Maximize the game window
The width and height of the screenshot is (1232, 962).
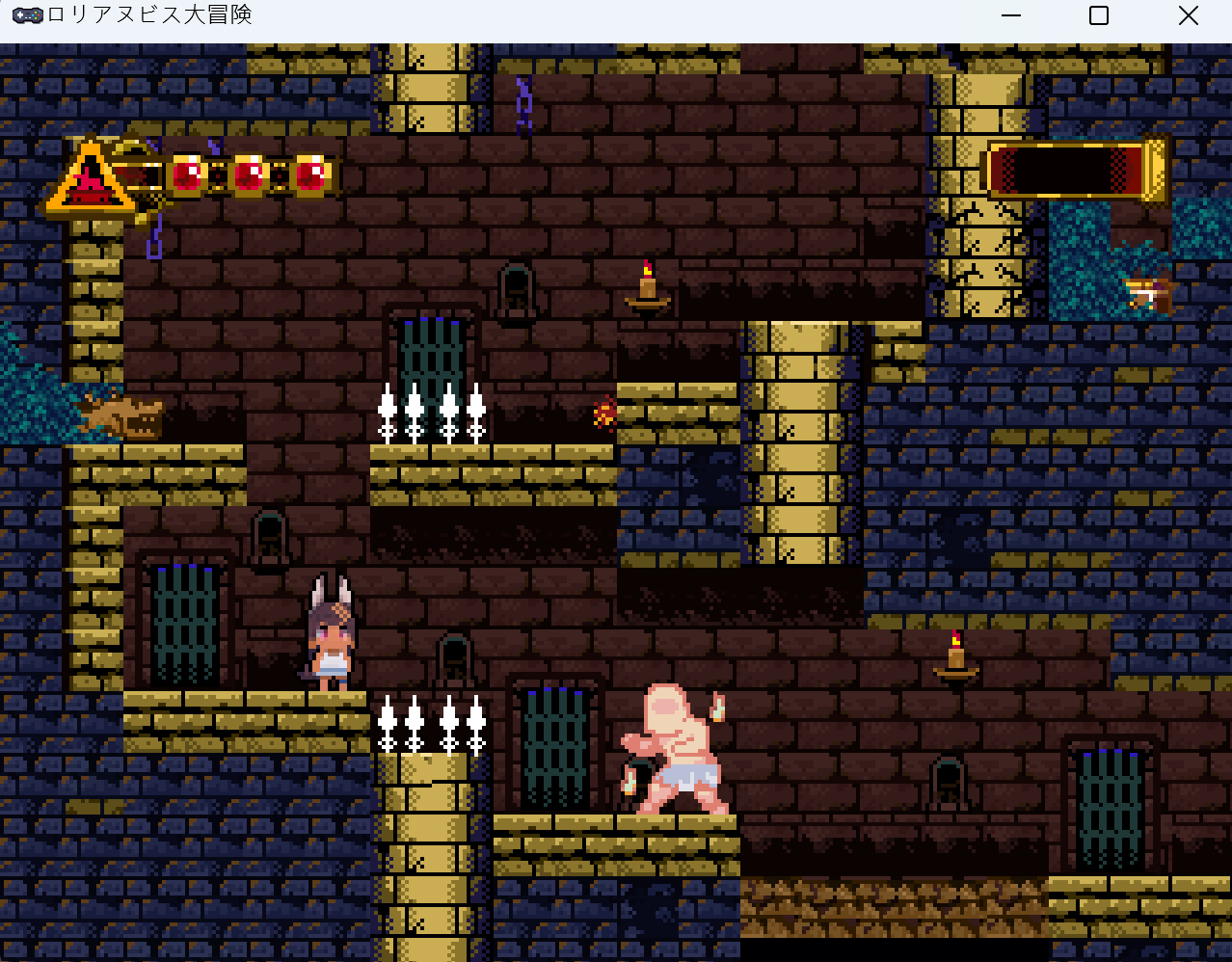click(x=1099, y=15)
